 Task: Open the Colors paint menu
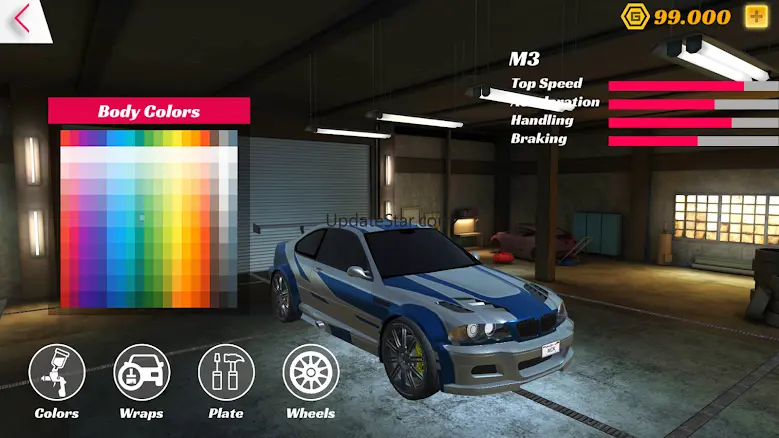57,373
